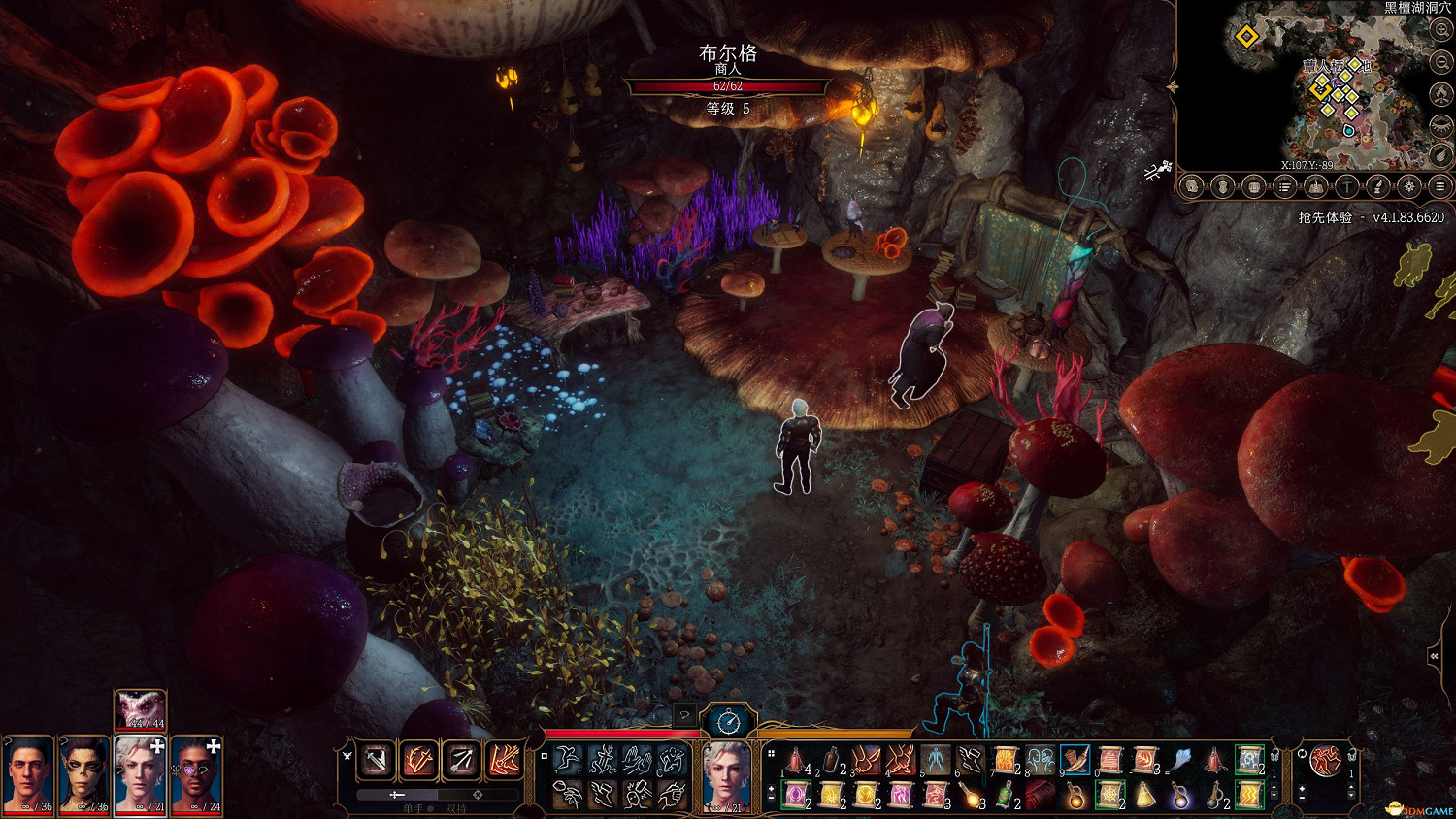Select the white-haired character portrait in party list
1456x819 pixels.
(x=140, y=774)
